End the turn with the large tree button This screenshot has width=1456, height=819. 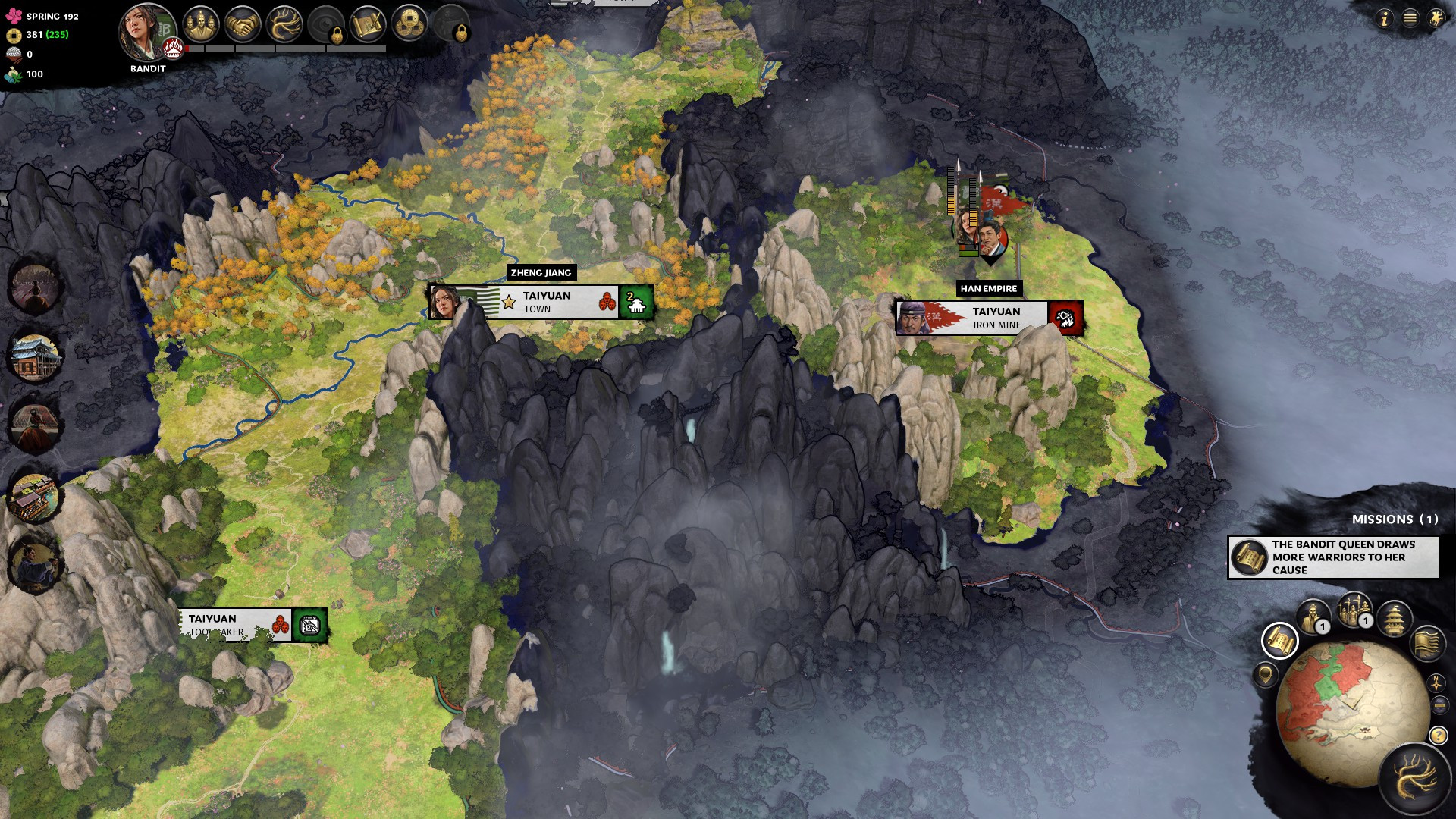[1414, 779]
